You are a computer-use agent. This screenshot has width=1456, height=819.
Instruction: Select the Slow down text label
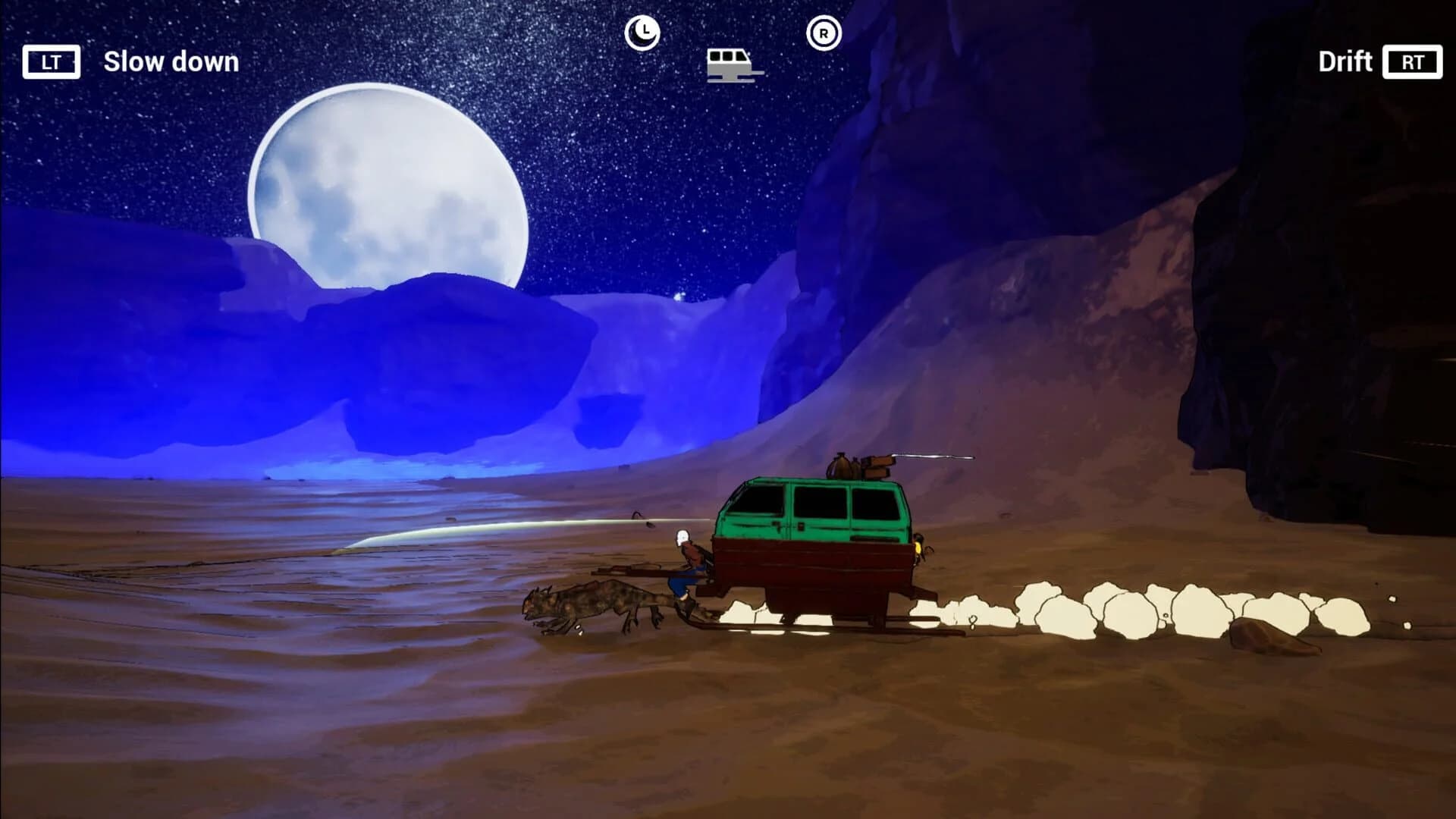click(171, 62)
